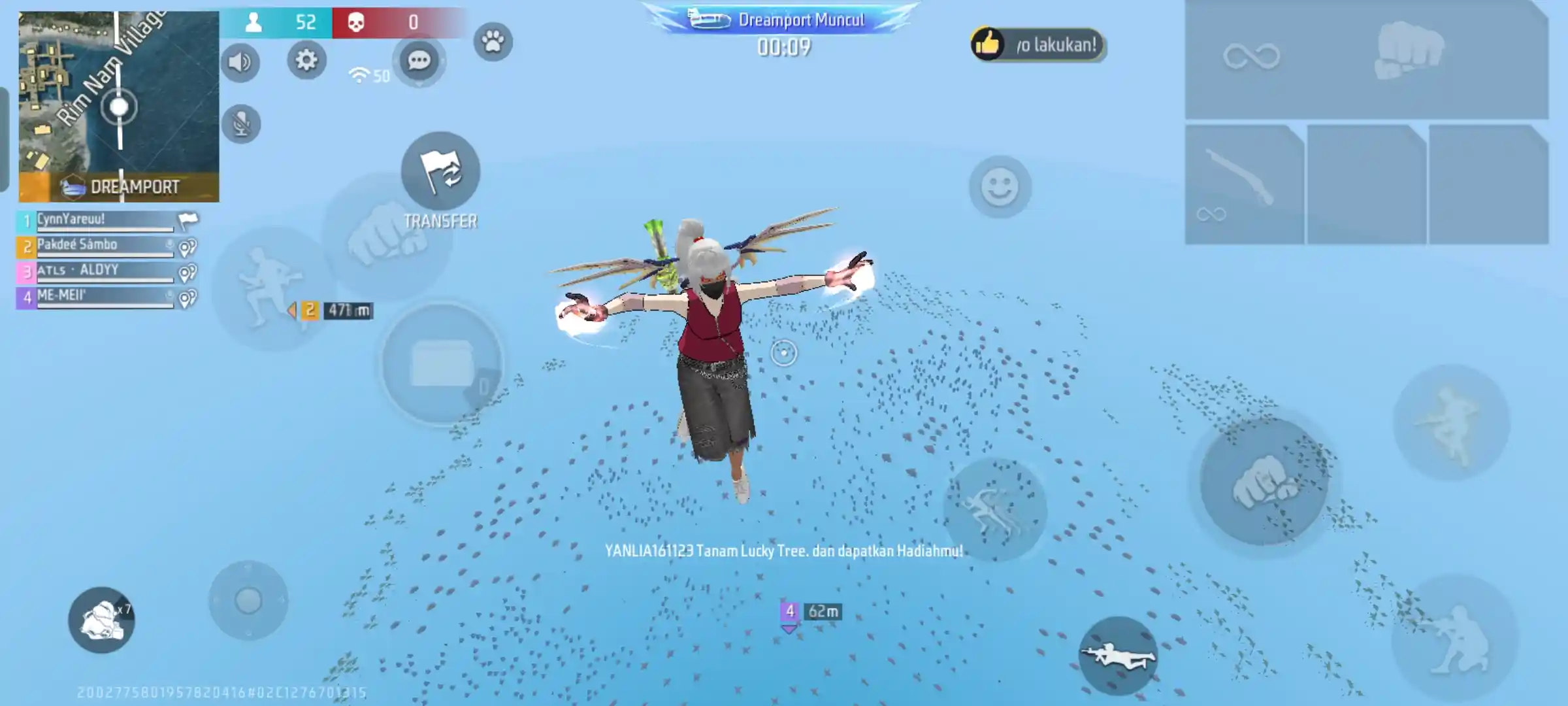The height and width of the screenshot is (706, 1568).
Task: Tap the large fist punch button
Action: pyautogui.click(x=1264, y=482)
